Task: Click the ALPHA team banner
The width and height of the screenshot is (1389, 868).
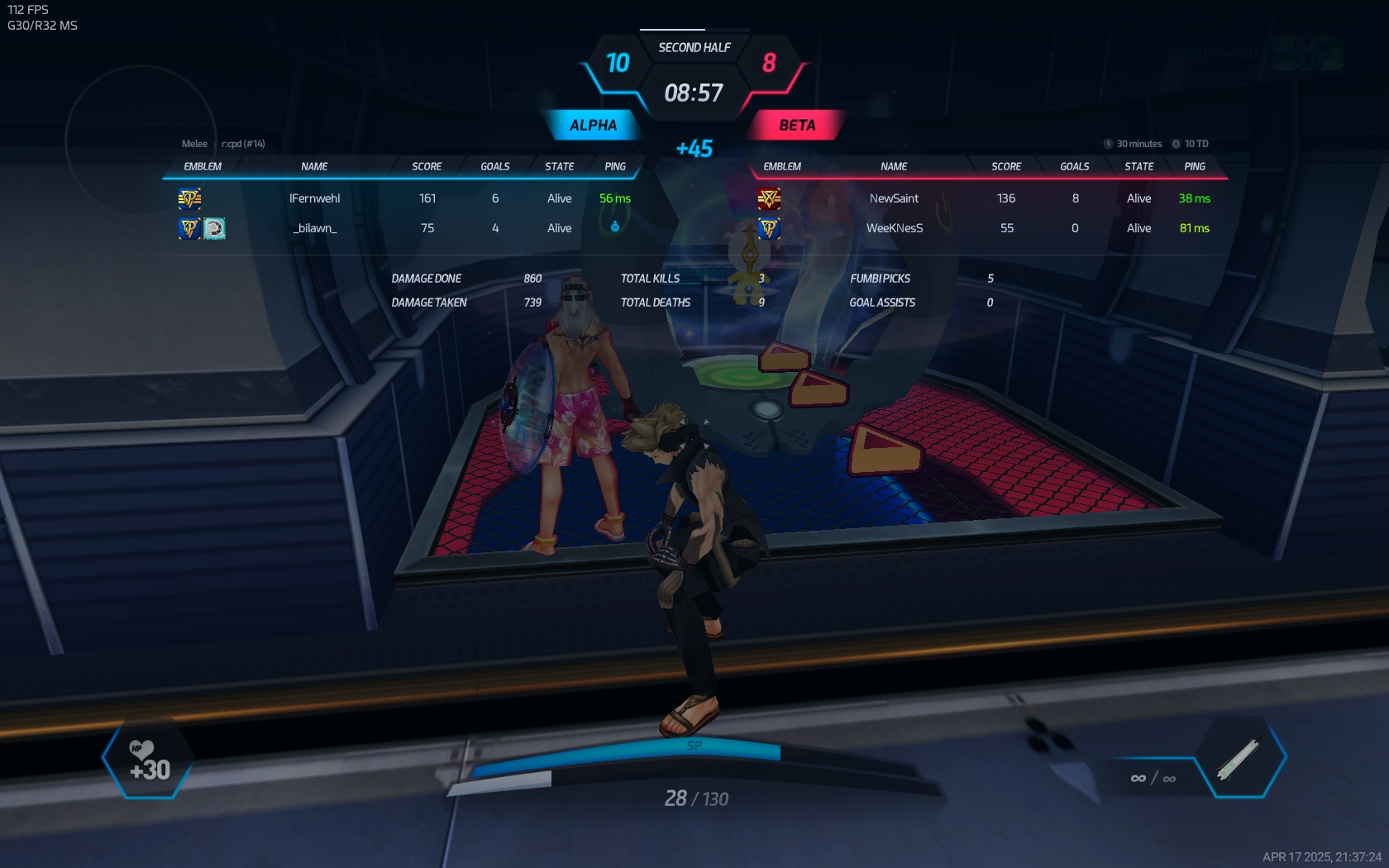Action: [593, 126]
